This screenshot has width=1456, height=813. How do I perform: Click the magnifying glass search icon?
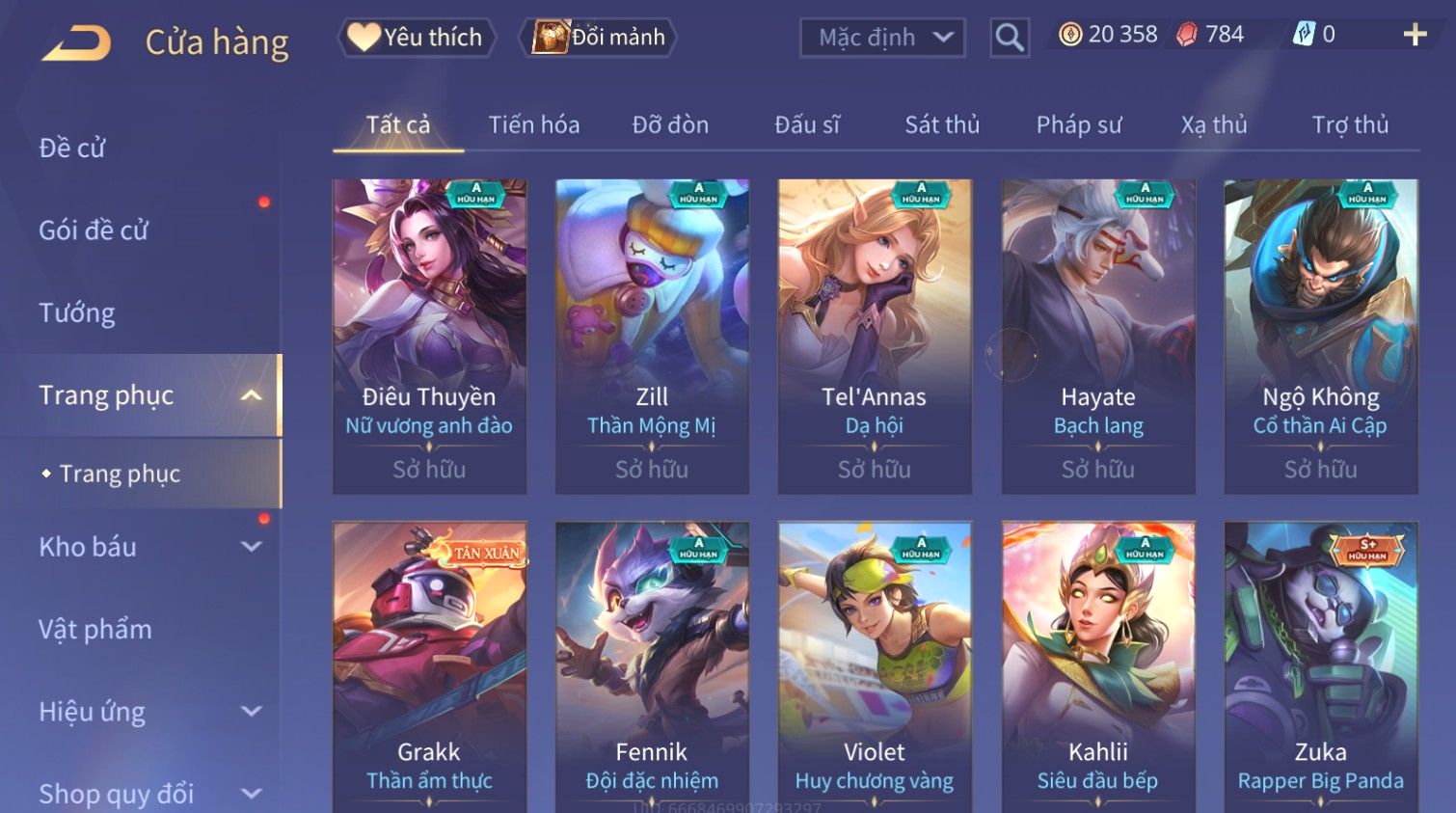click(x=1009, y=38)
